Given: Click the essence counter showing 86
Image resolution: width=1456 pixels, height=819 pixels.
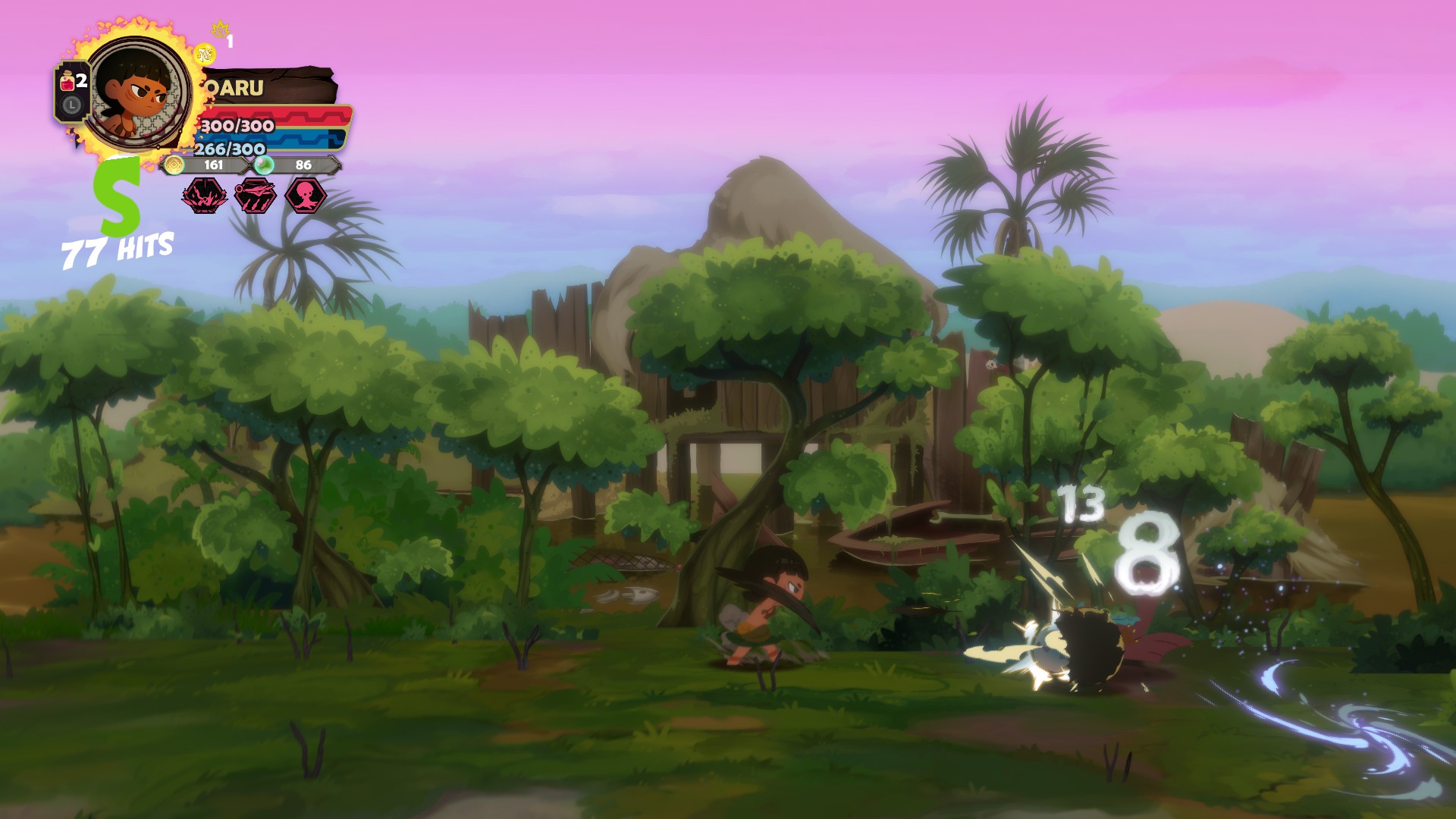Looking at the screenshot, I should pos(303,165).
